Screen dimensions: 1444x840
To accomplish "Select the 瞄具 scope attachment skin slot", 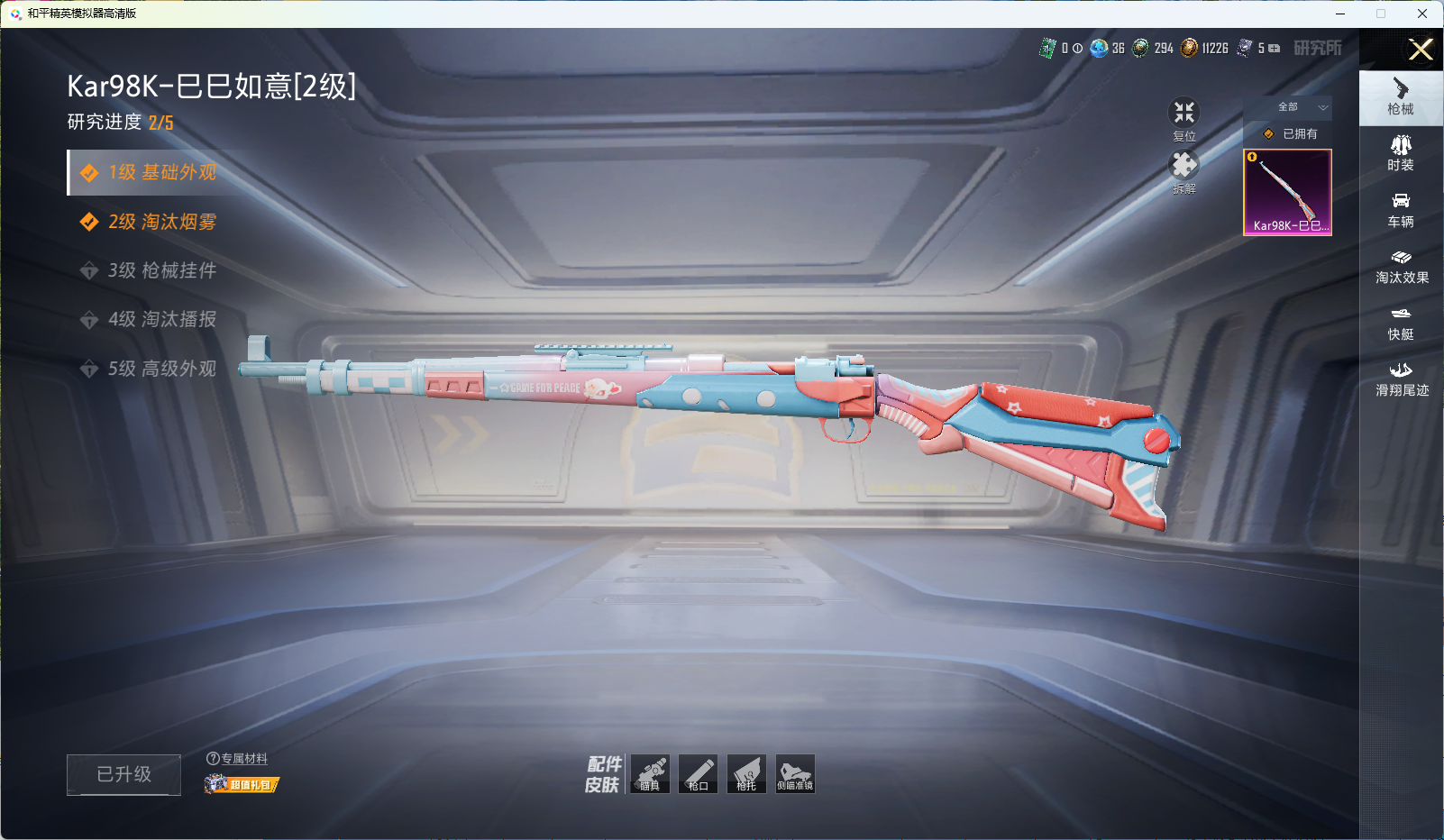I will coord(650,774).
